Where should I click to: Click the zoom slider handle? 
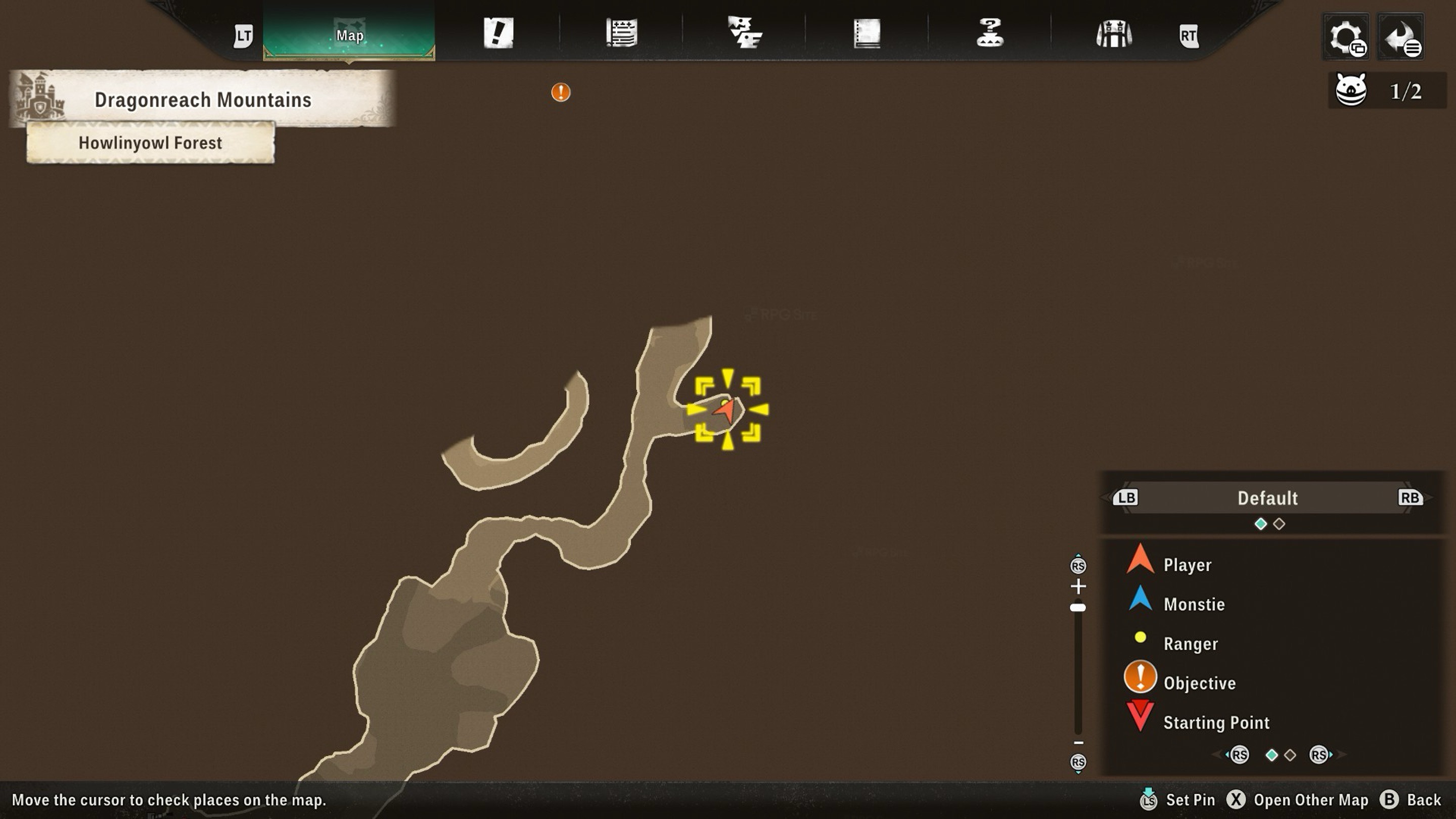(1078, 608)
